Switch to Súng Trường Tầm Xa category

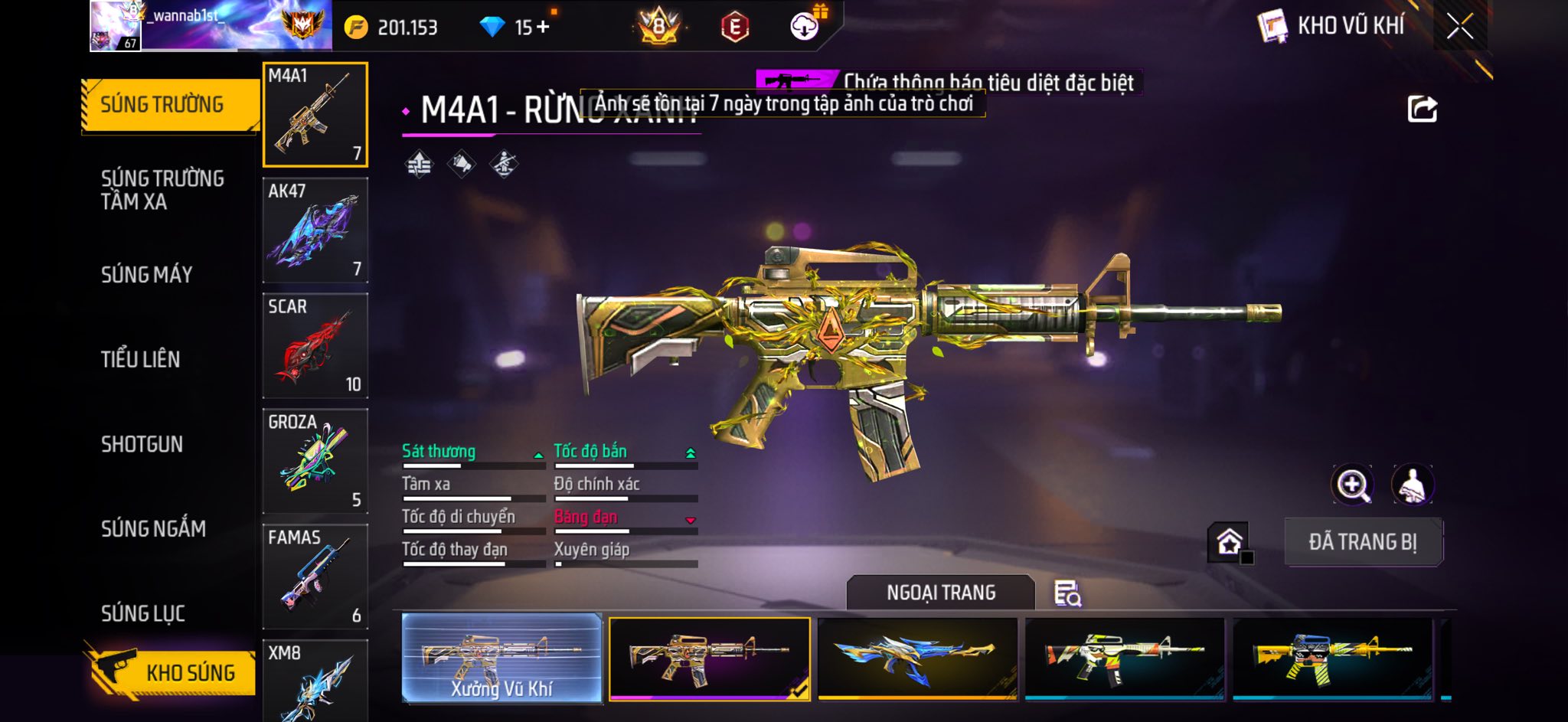[x=162, y=190]
